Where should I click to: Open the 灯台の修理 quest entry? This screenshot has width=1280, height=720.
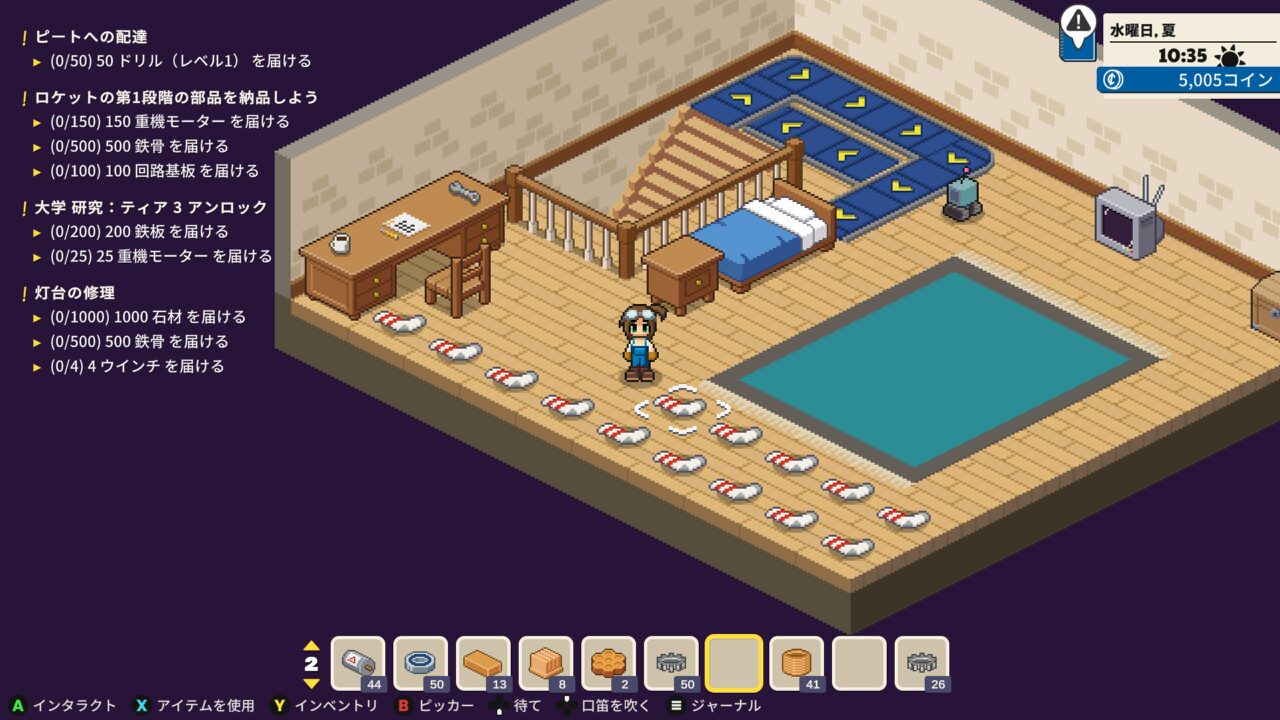75,293
